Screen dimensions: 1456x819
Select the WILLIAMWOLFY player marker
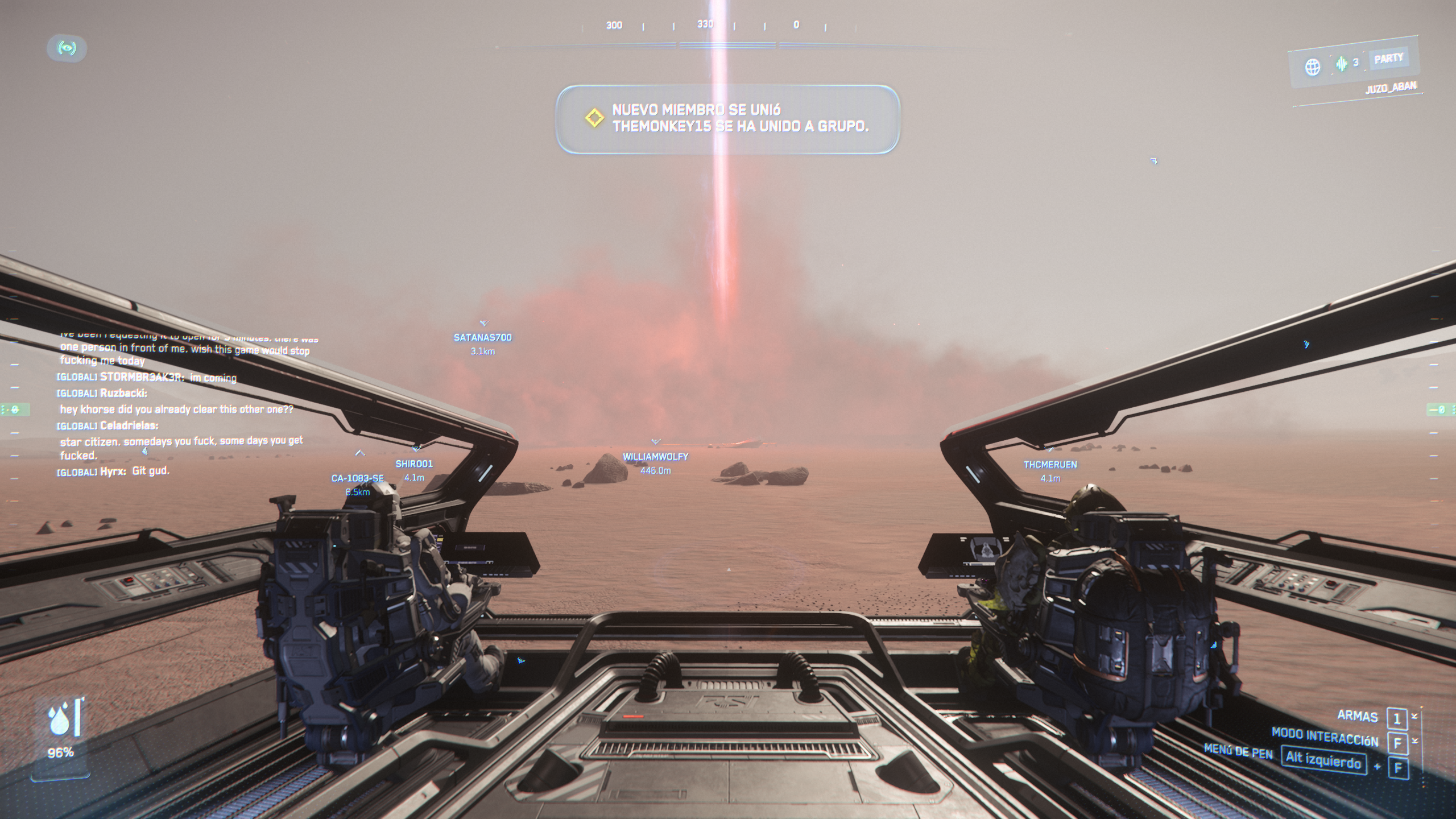pos(655,457)
